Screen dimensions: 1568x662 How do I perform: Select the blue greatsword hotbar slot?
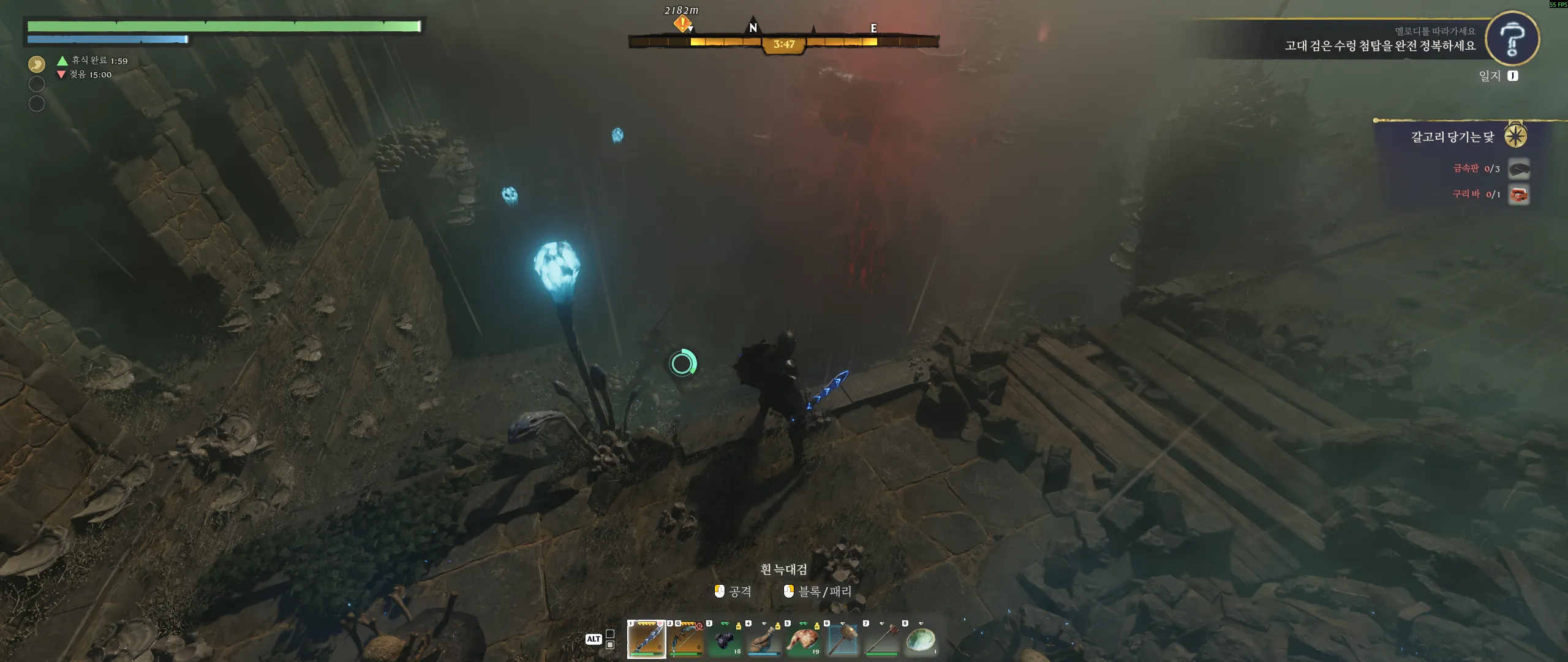[x=647, y=639]
